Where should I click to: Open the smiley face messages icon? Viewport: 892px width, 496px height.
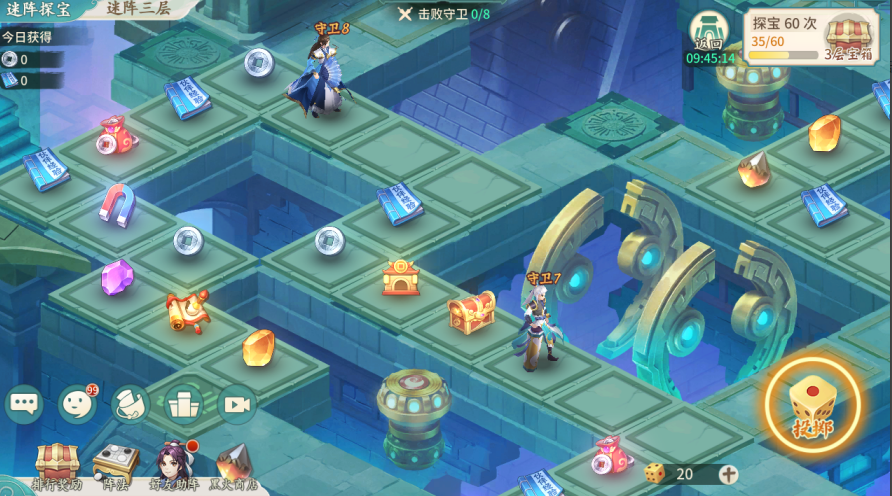[x=77, y=404]
